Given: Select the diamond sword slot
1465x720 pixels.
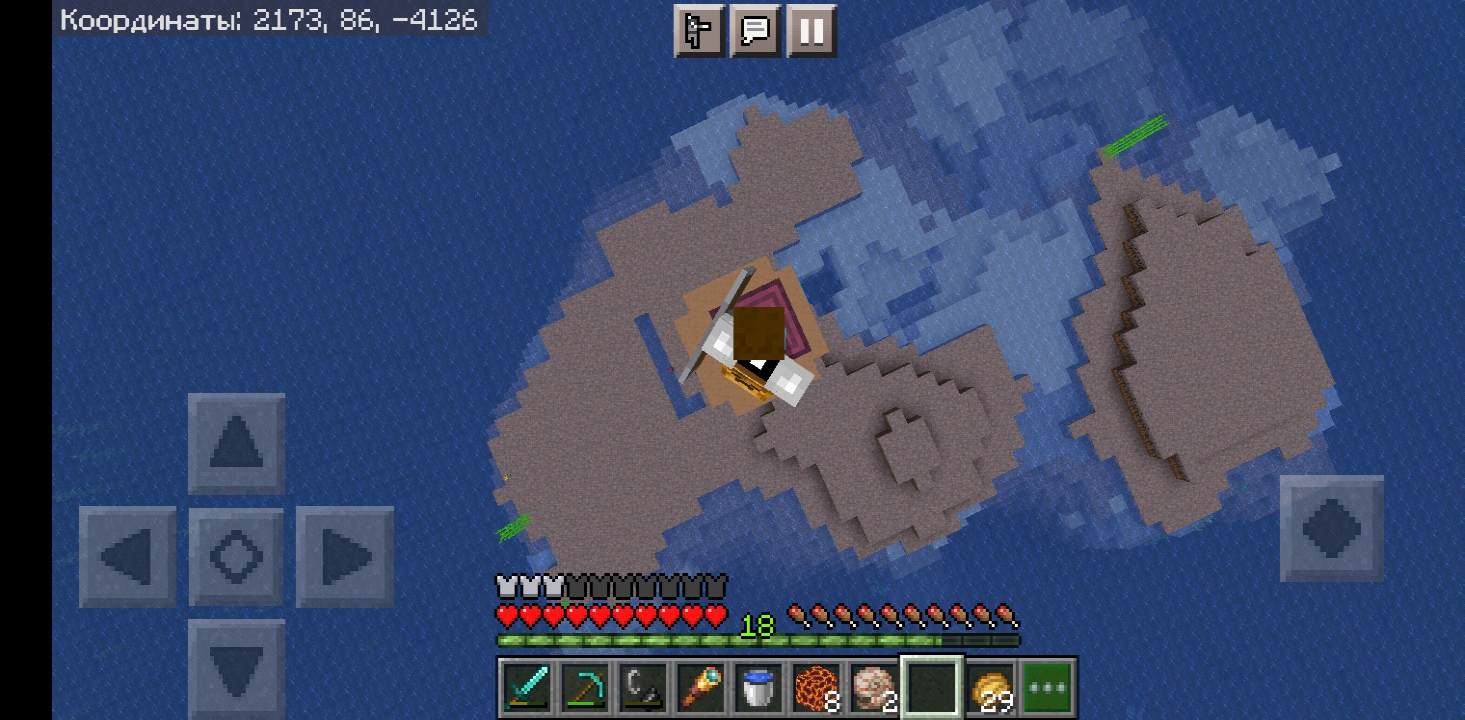Looking at the screenshot, I should 526,687.
